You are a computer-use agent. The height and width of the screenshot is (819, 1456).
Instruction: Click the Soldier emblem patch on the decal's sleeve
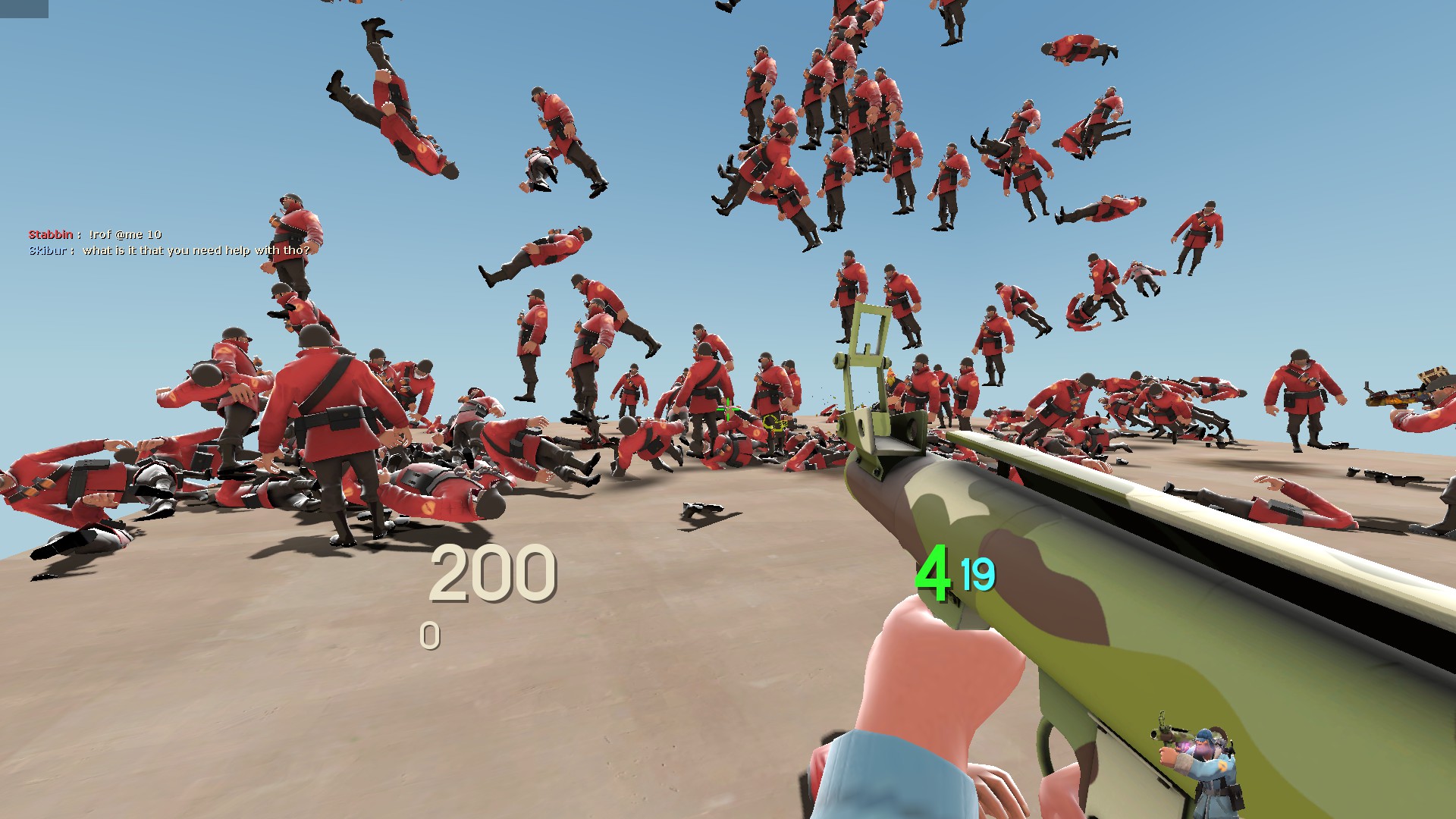pos(1222,766)
